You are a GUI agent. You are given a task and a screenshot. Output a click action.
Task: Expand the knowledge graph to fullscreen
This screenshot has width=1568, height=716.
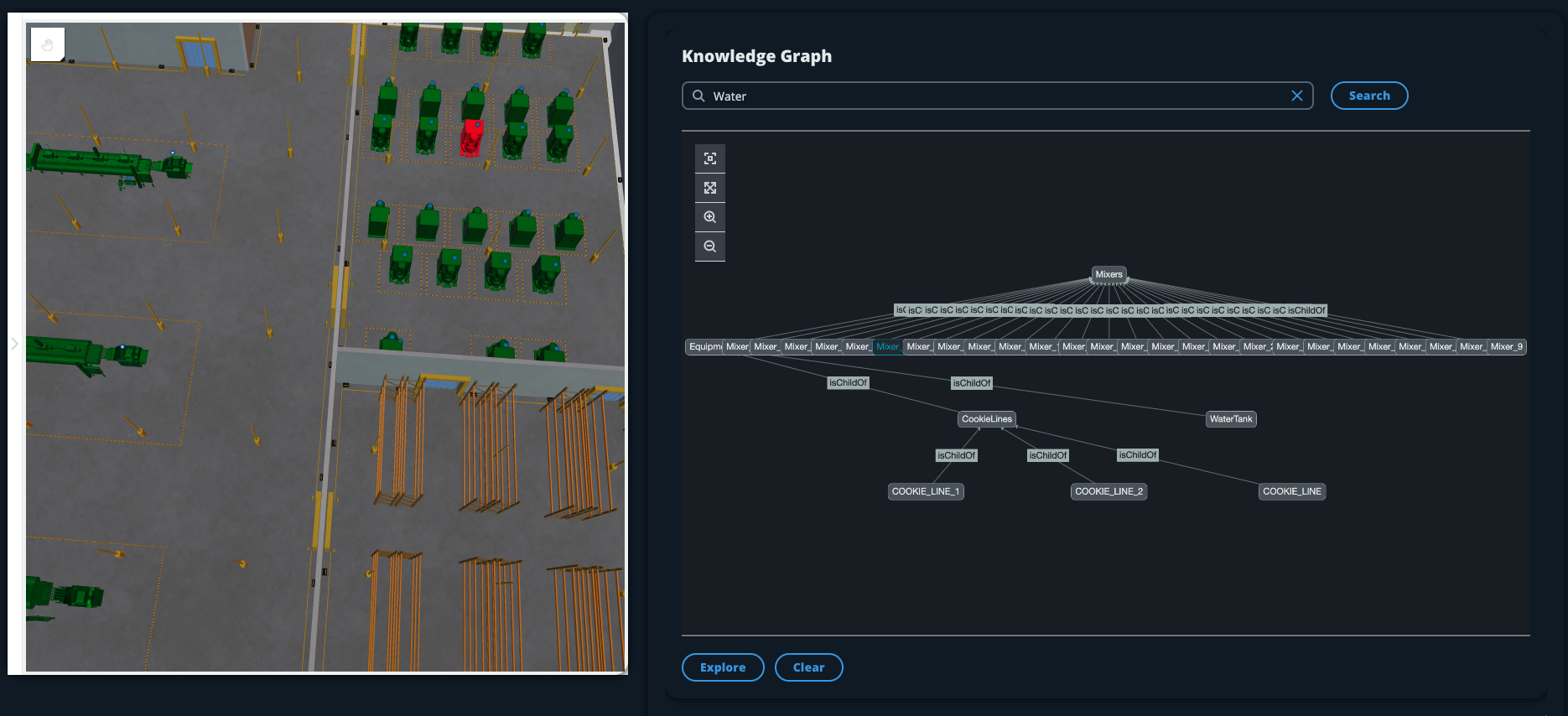[710, 187]
